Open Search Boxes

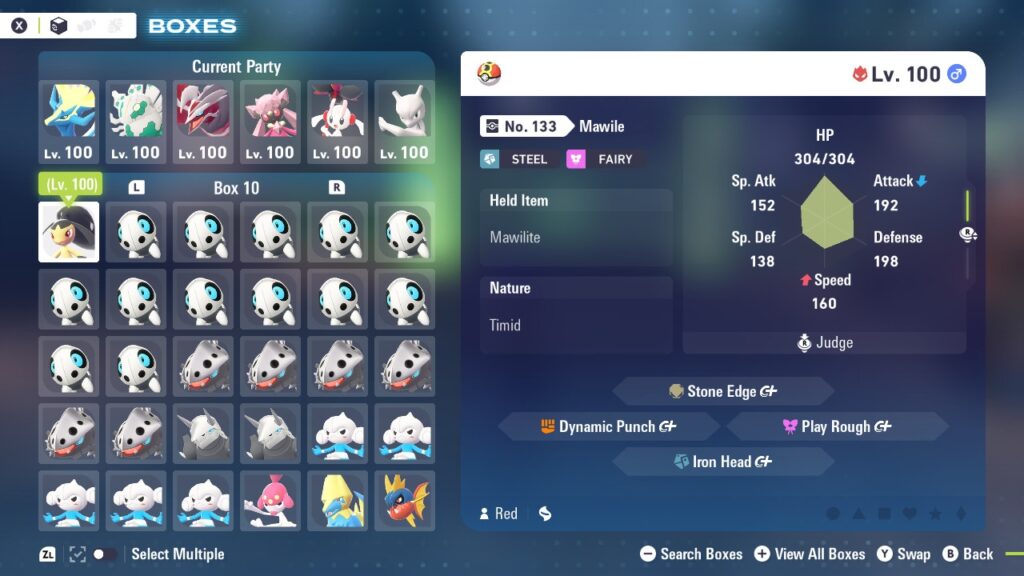tap(691, 554)
